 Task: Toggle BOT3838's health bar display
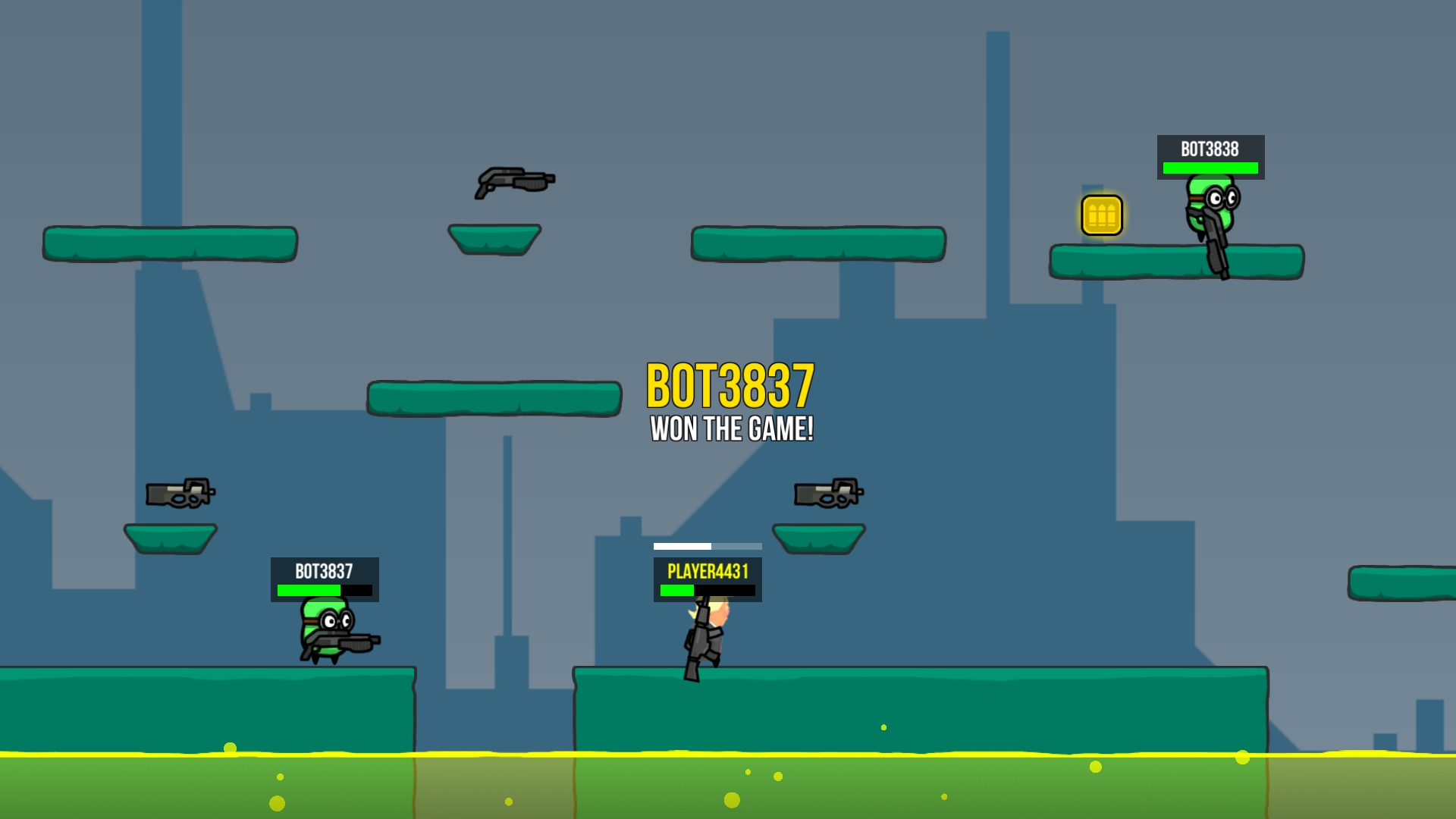[1209, 168]
